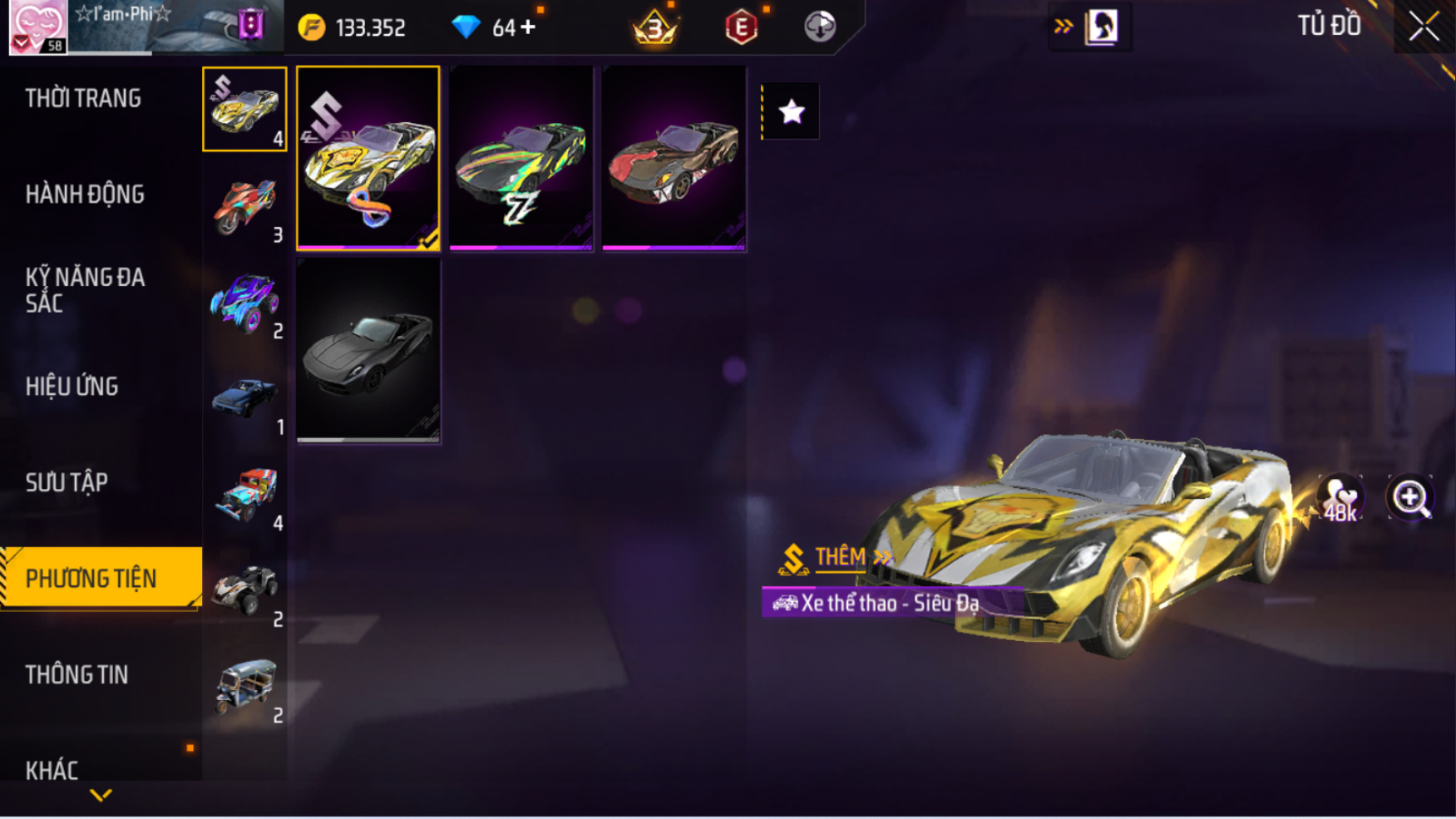Open the Thời Trang category
This screenshot has width=1456, height=819.
(83, 99)
